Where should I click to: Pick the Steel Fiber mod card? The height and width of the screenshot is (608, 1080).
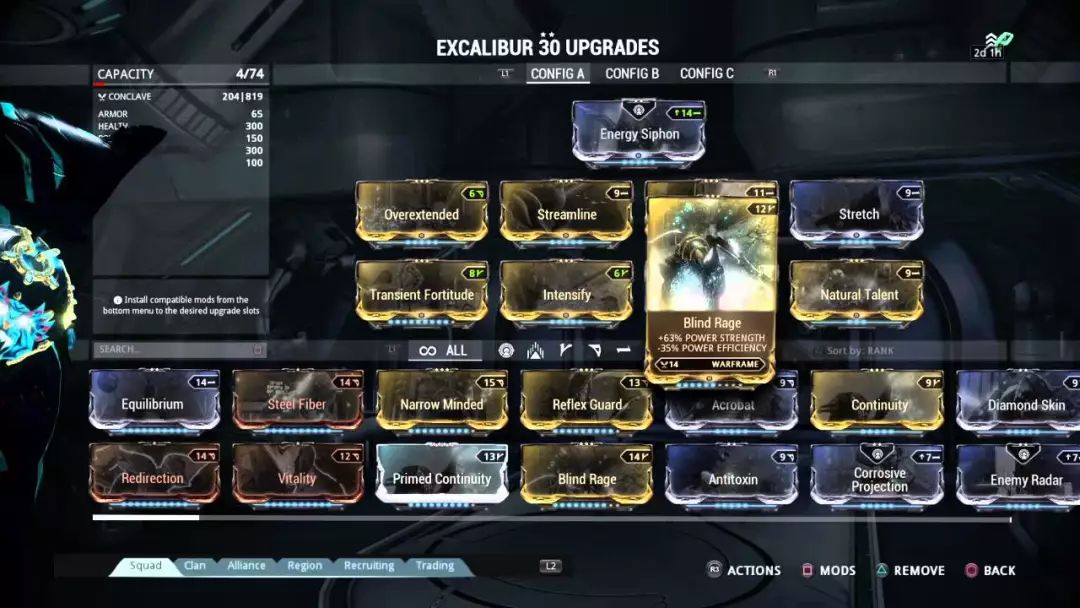297,403
